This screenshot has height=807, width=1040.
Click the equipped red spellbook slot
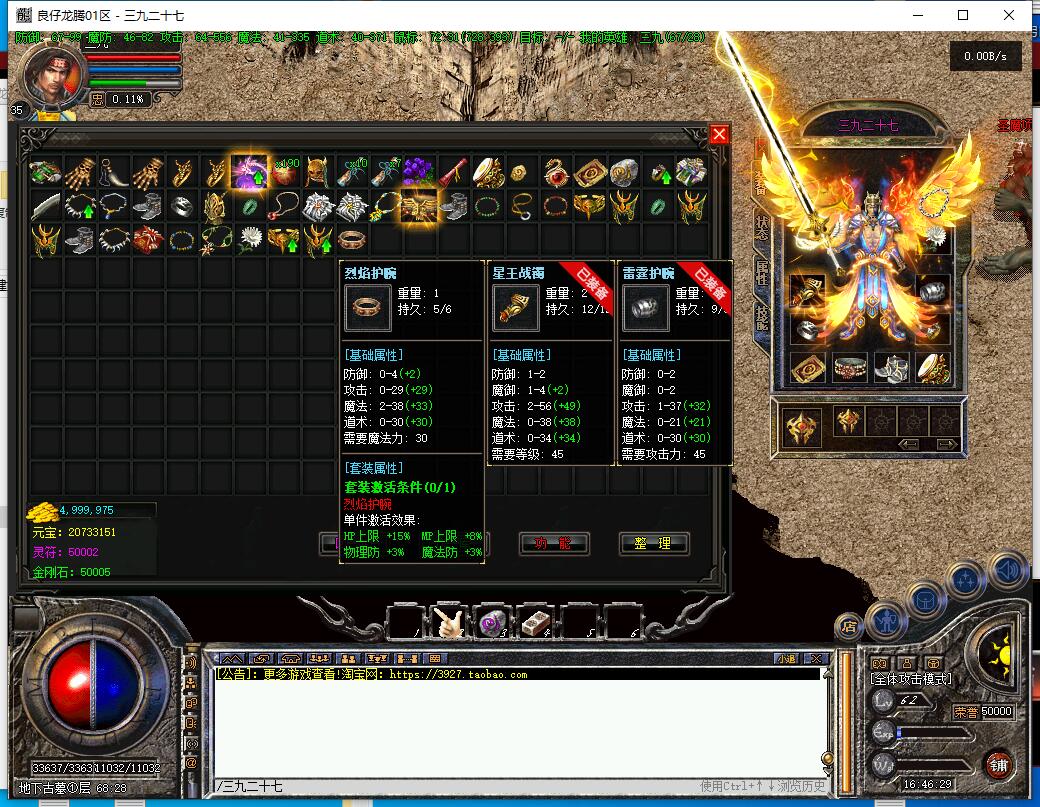pyautogui.click(x=808, y=368)
